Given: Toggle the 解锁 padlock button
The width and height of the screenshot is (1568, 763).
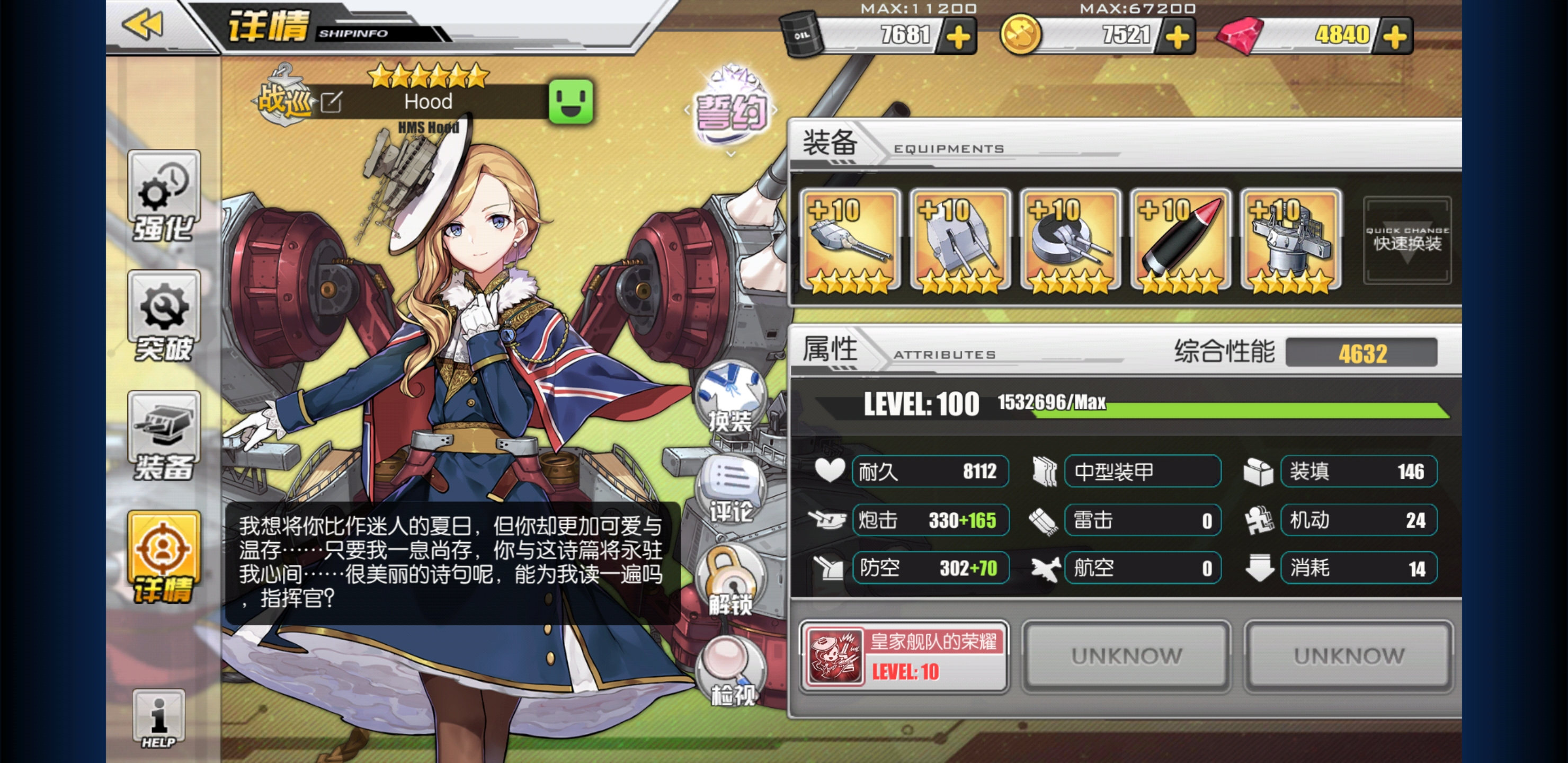Looking at the screenshot, I should (730, 582).
